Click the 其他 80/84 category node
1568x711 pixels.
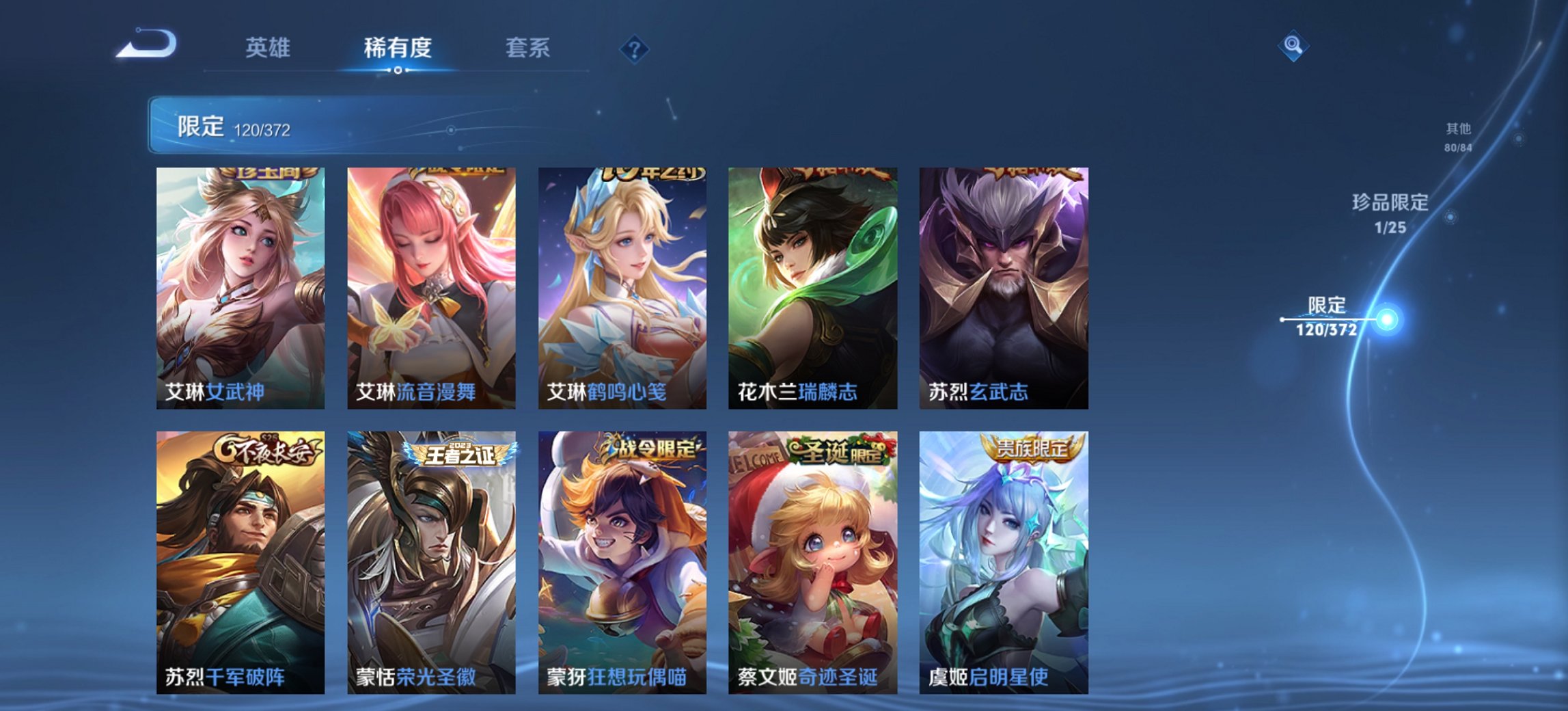pyautogui.click(x=1459, y=137)
